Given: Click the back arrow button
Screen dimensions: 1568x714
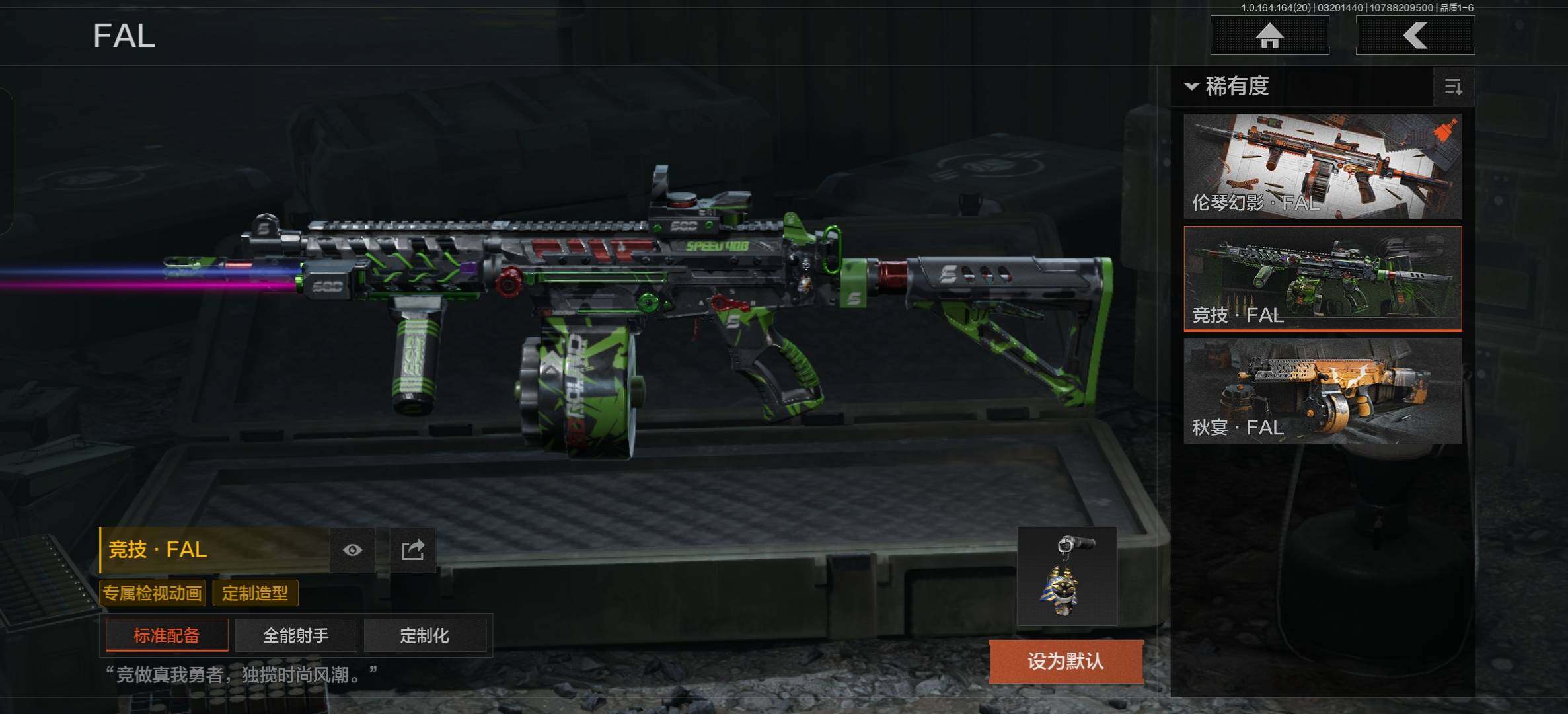Looking at the screenshot, I should click(1415, 36).
